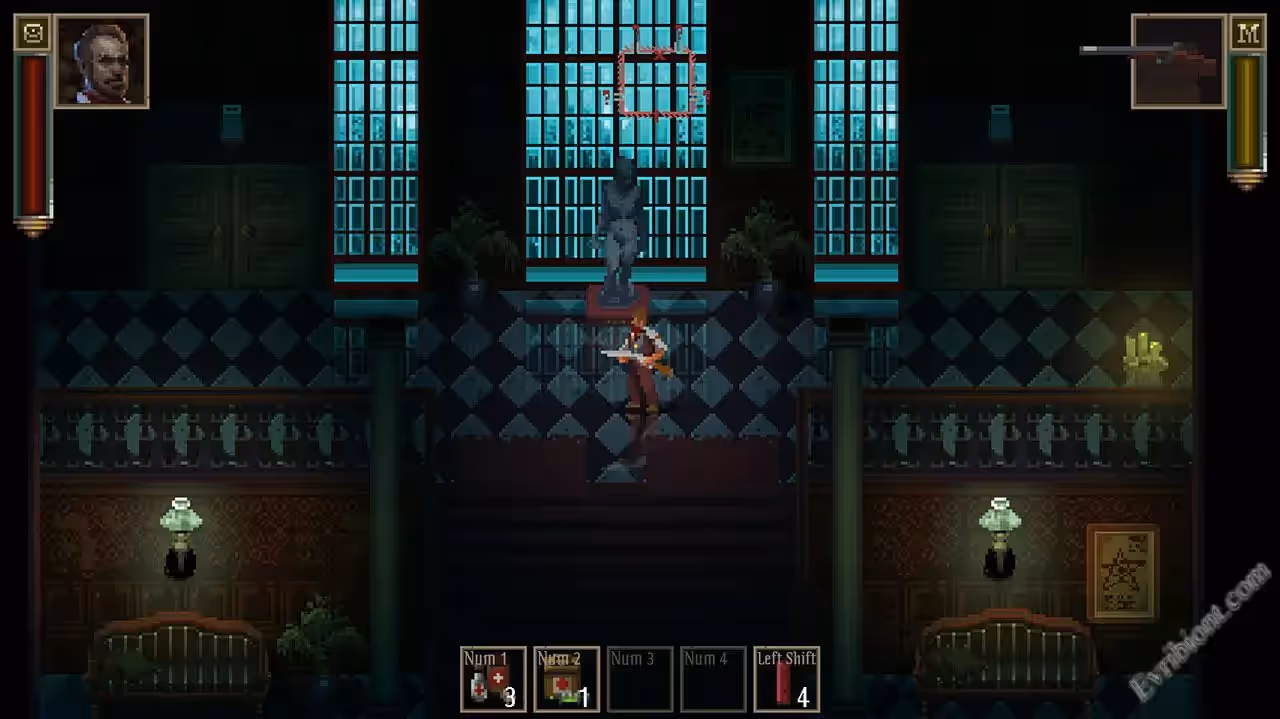
Task: Click the M icon above yellow bar
Action: 1247,34
